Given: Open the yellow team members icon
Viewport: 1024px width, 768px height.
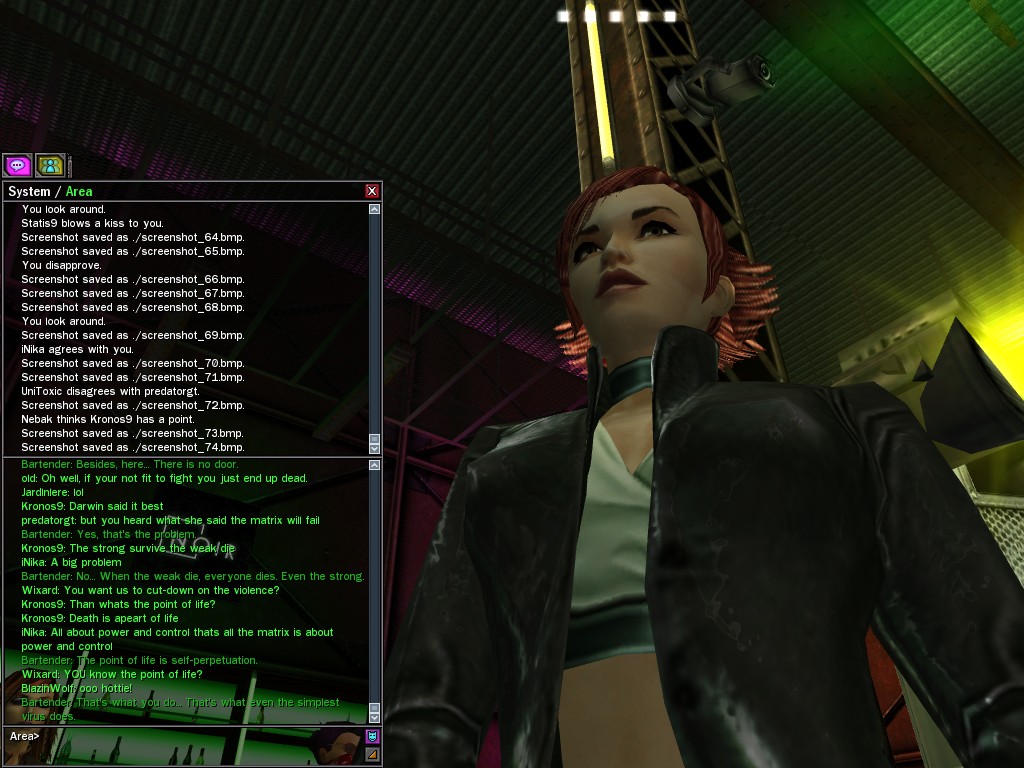Looking at the screenshot, I should (50, 165).
